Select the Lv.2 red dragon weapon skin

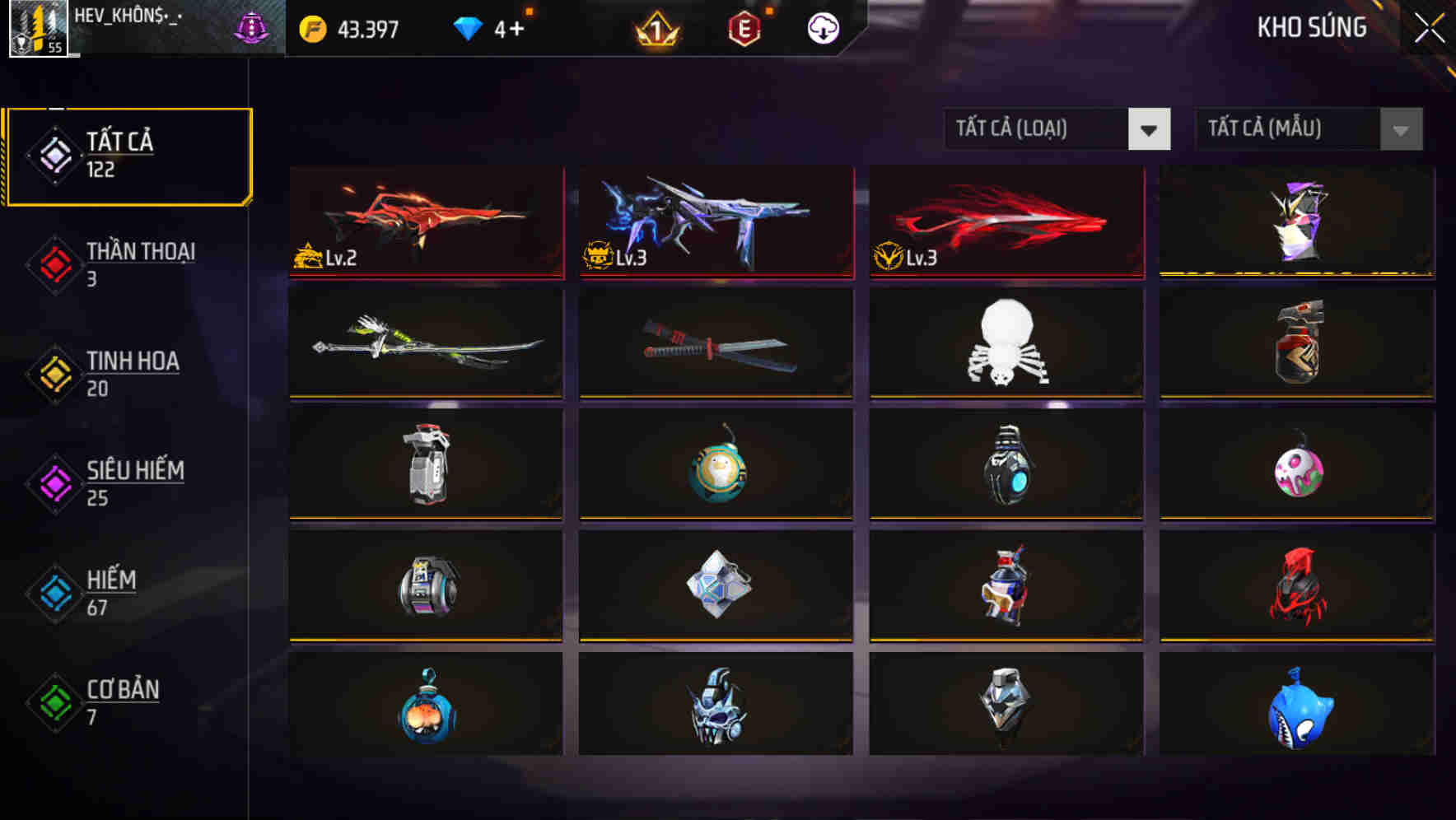[x=425, y=222]
